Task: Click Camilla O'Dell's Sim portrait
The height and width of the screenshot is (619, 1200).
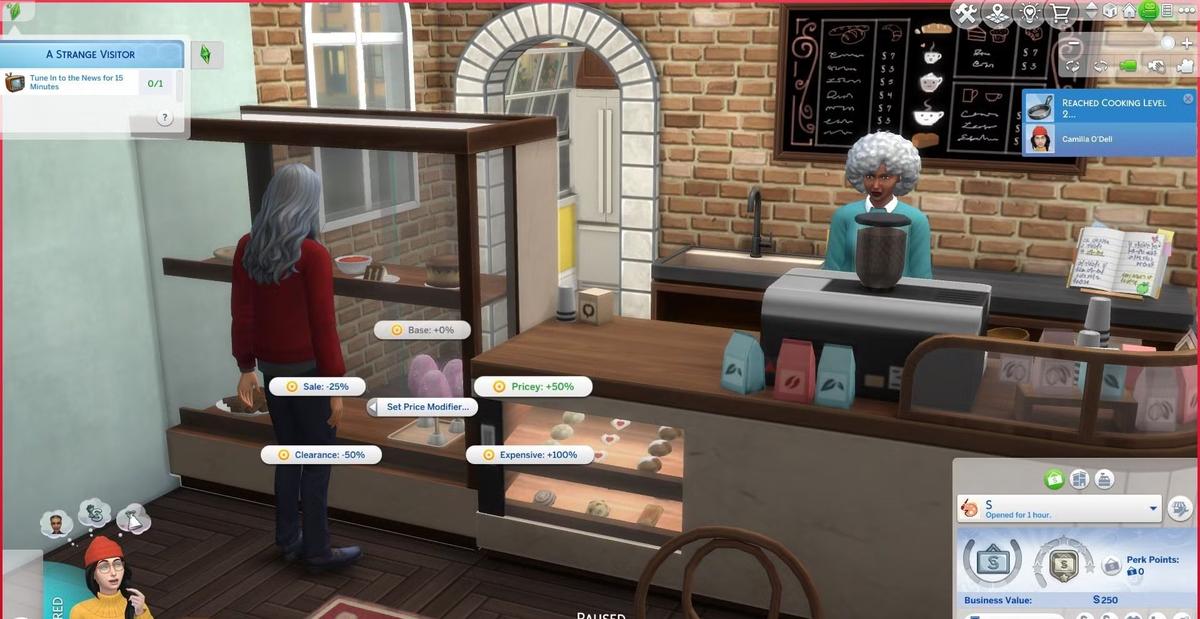Action: pos(1041,138)
